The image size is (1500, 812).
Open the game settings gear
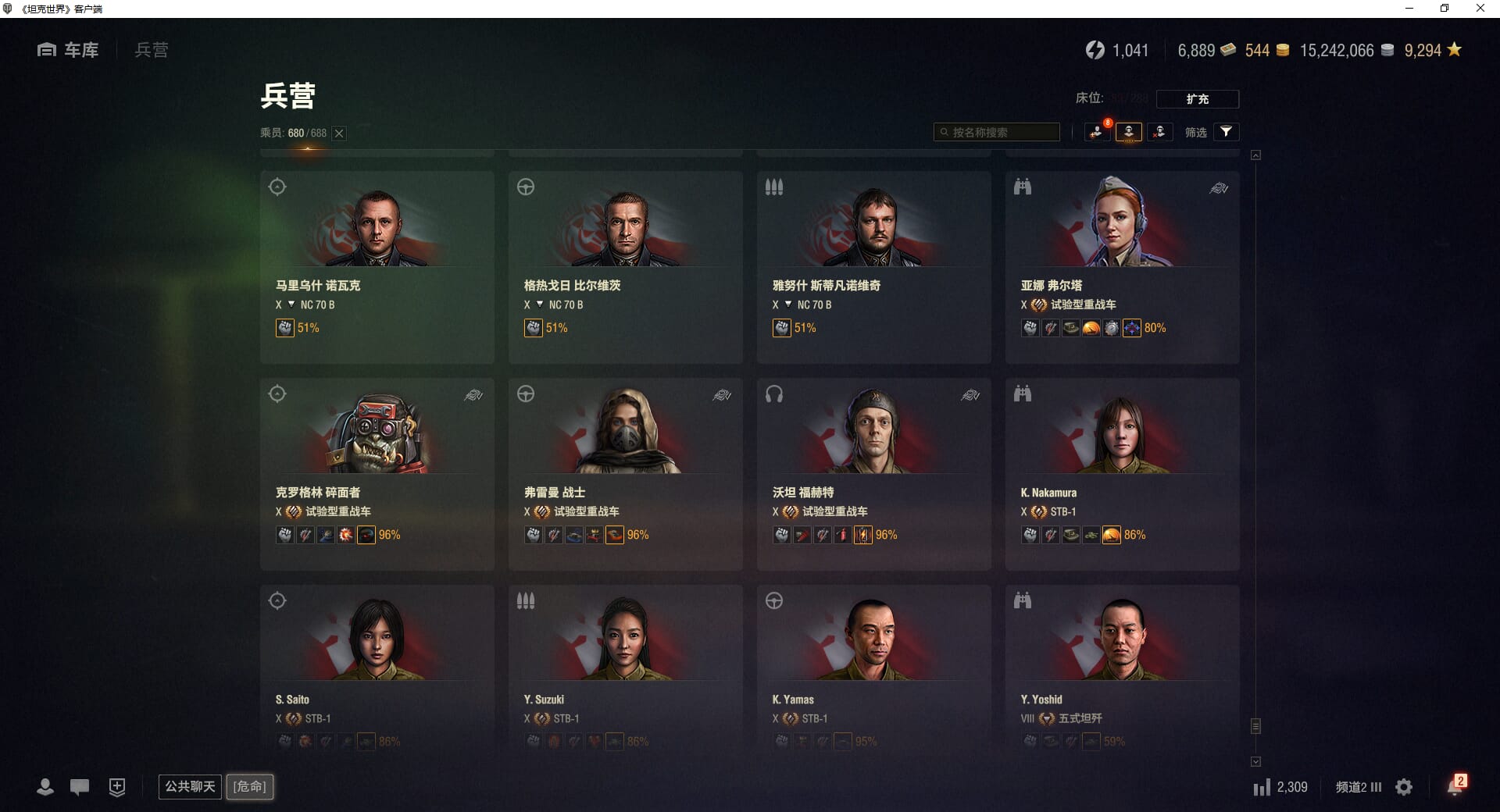click(1404, 787)
